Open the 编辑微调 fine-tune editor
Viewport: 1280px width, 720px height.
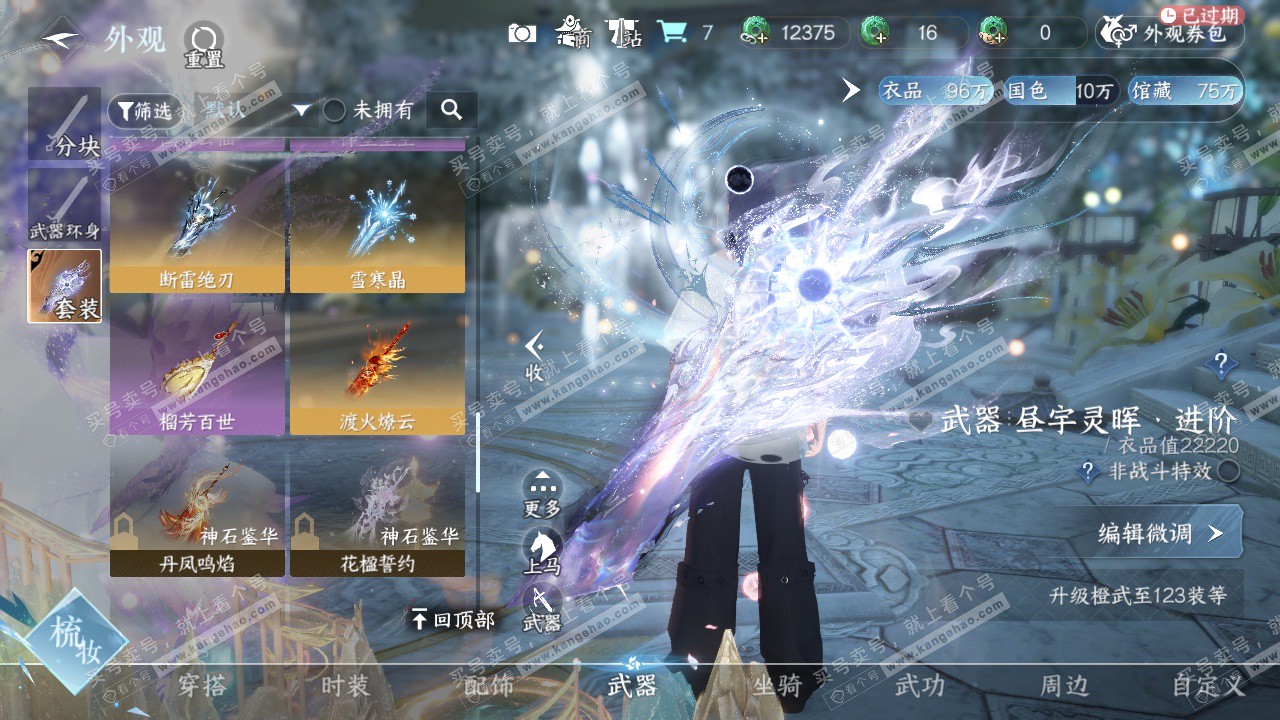[1160, 533]
